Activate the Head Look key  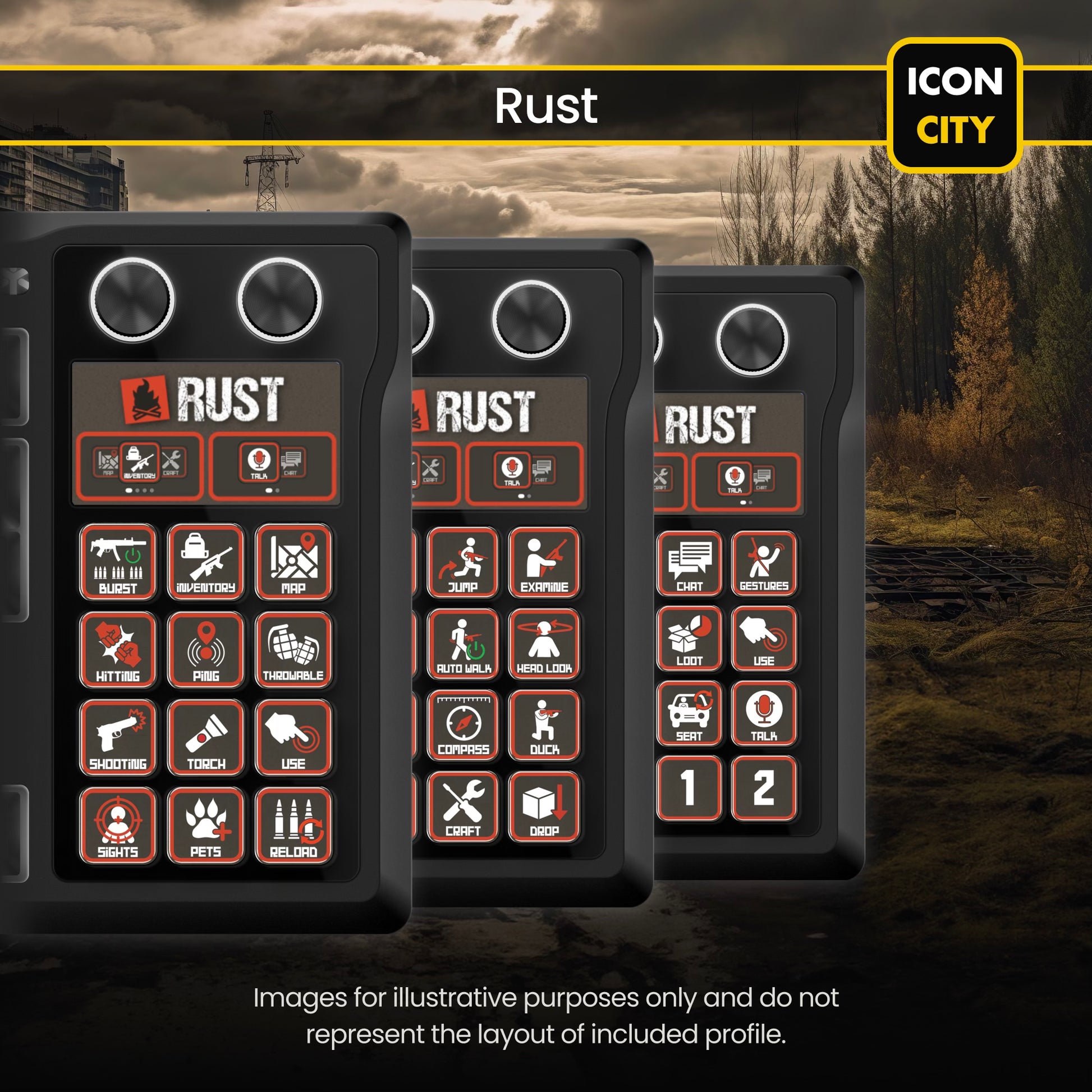[x=544, y=643]
